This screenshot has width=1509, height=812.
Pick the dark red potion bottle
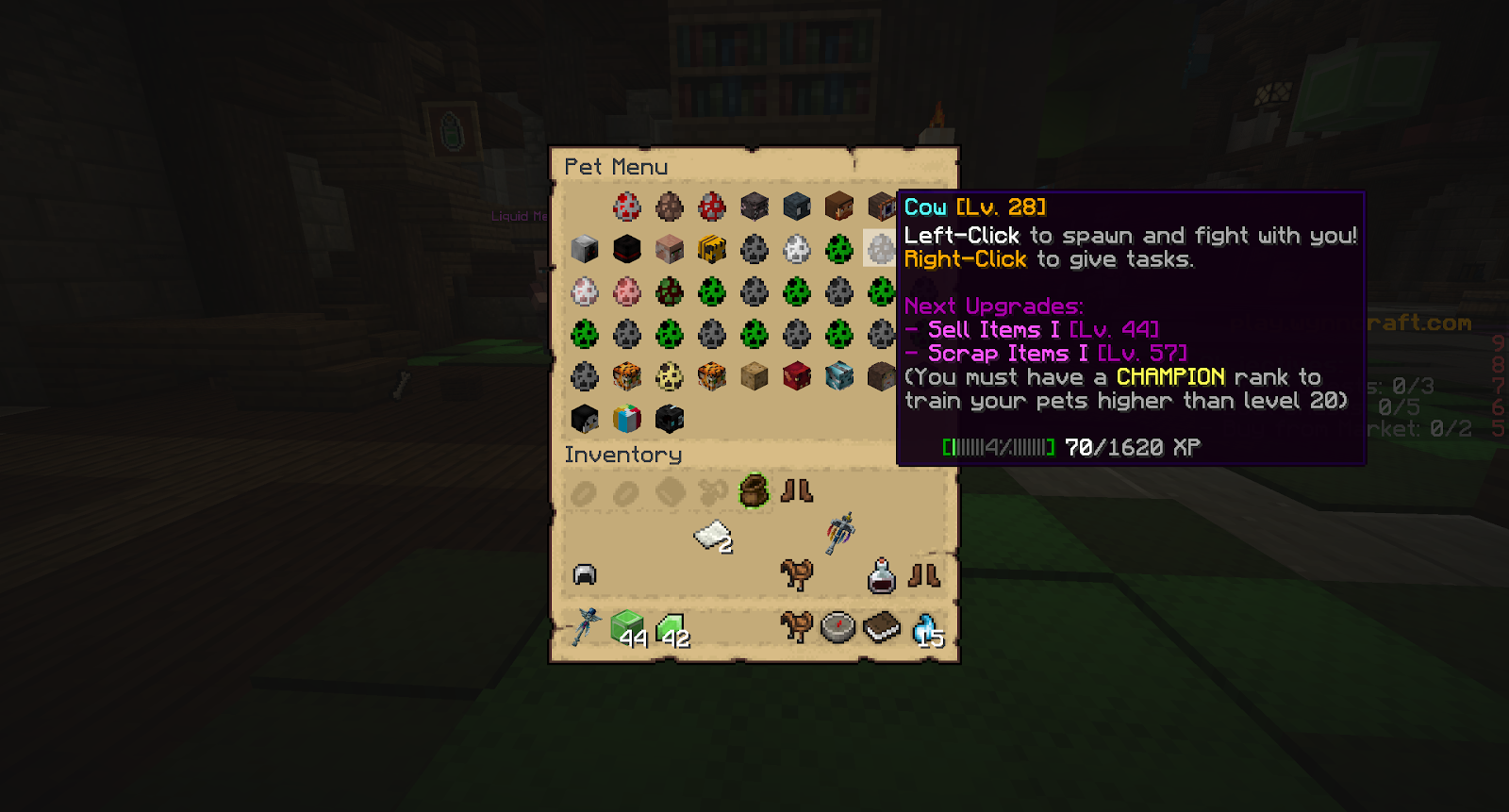[882, 575]
